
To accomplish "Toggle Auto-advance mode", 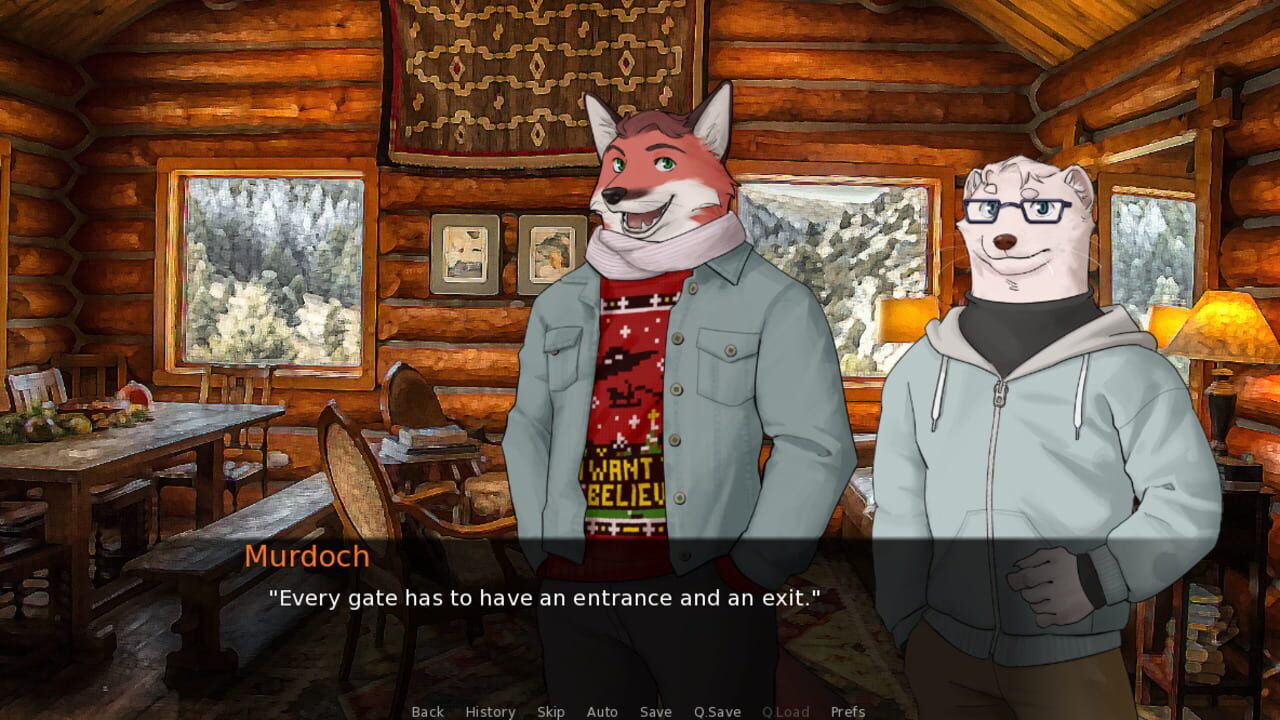I will coord(603,712).
